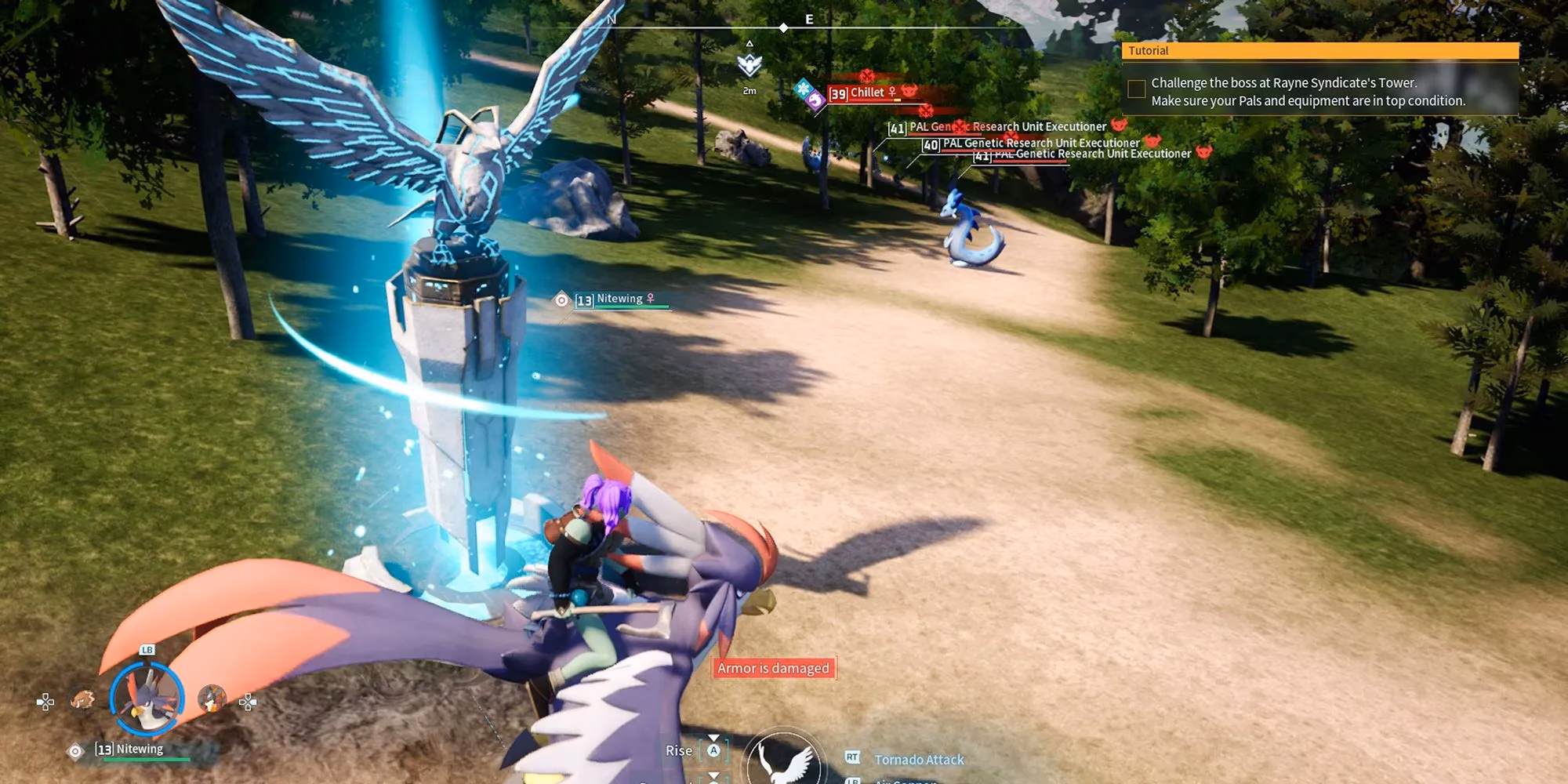Select the active Nitewing portrait

click(147, 699)
